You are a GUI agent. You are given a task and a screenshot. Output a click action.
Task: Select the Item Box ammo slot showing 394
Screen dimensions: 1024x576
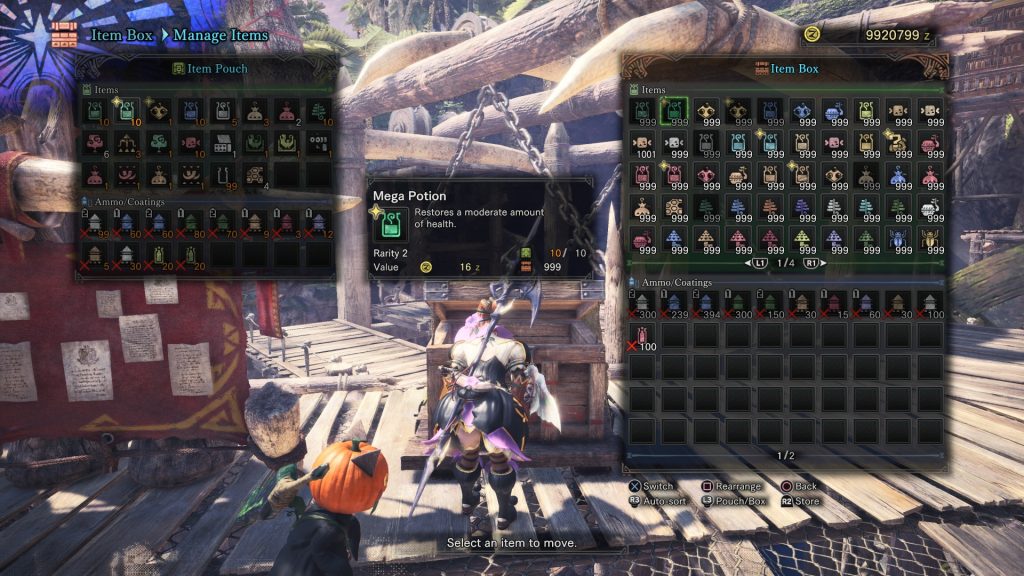tap(707, 303)
